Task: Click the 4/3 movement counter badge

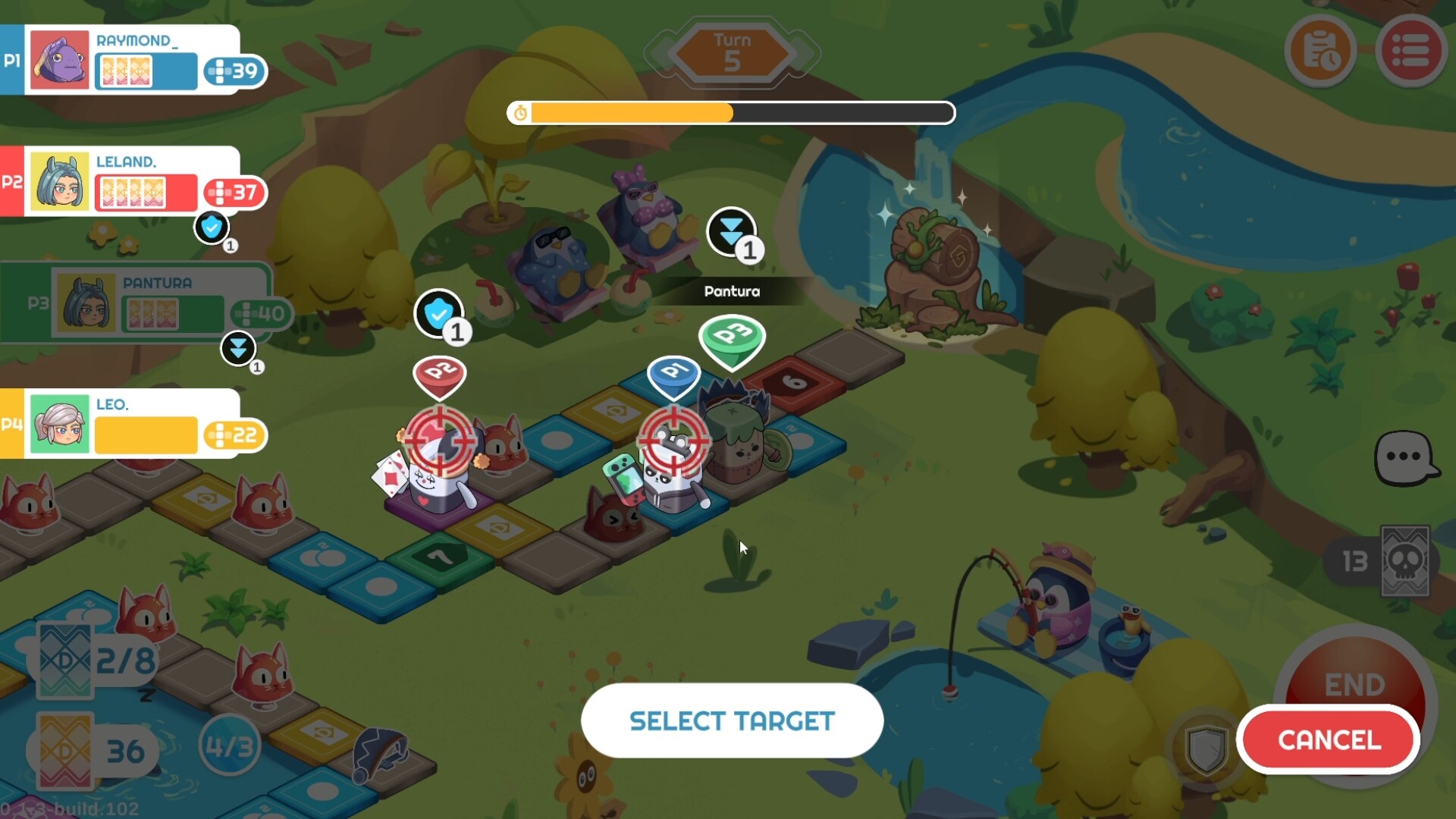Action: [229, 745]
